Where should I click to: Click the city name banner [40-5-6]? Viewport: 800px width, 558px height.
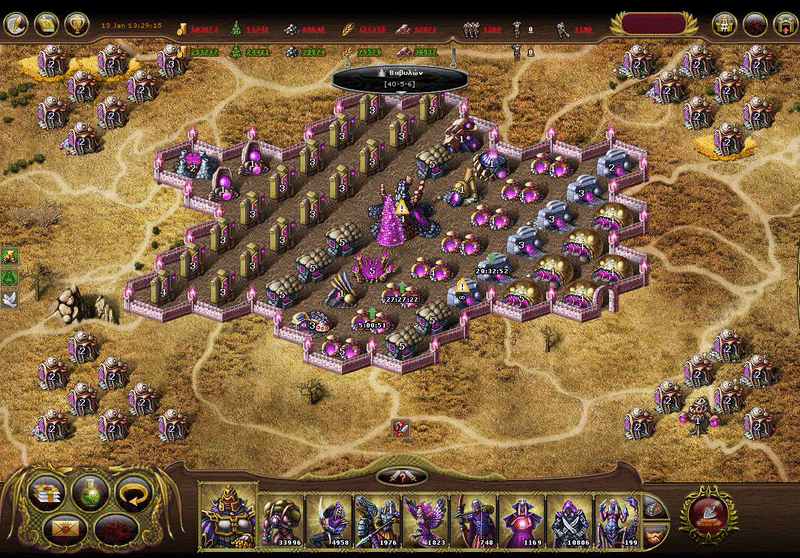click(398, 78)
